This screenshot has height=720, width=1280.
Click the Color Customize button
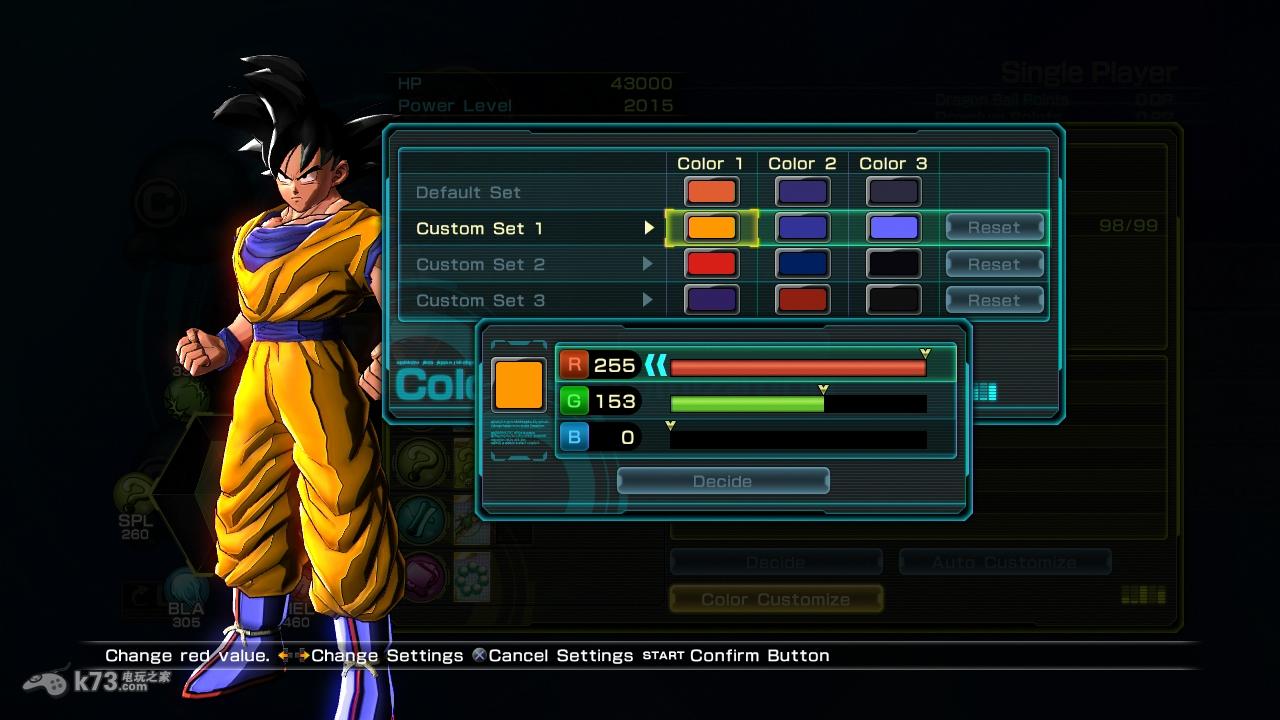click(x=776, y=599)
